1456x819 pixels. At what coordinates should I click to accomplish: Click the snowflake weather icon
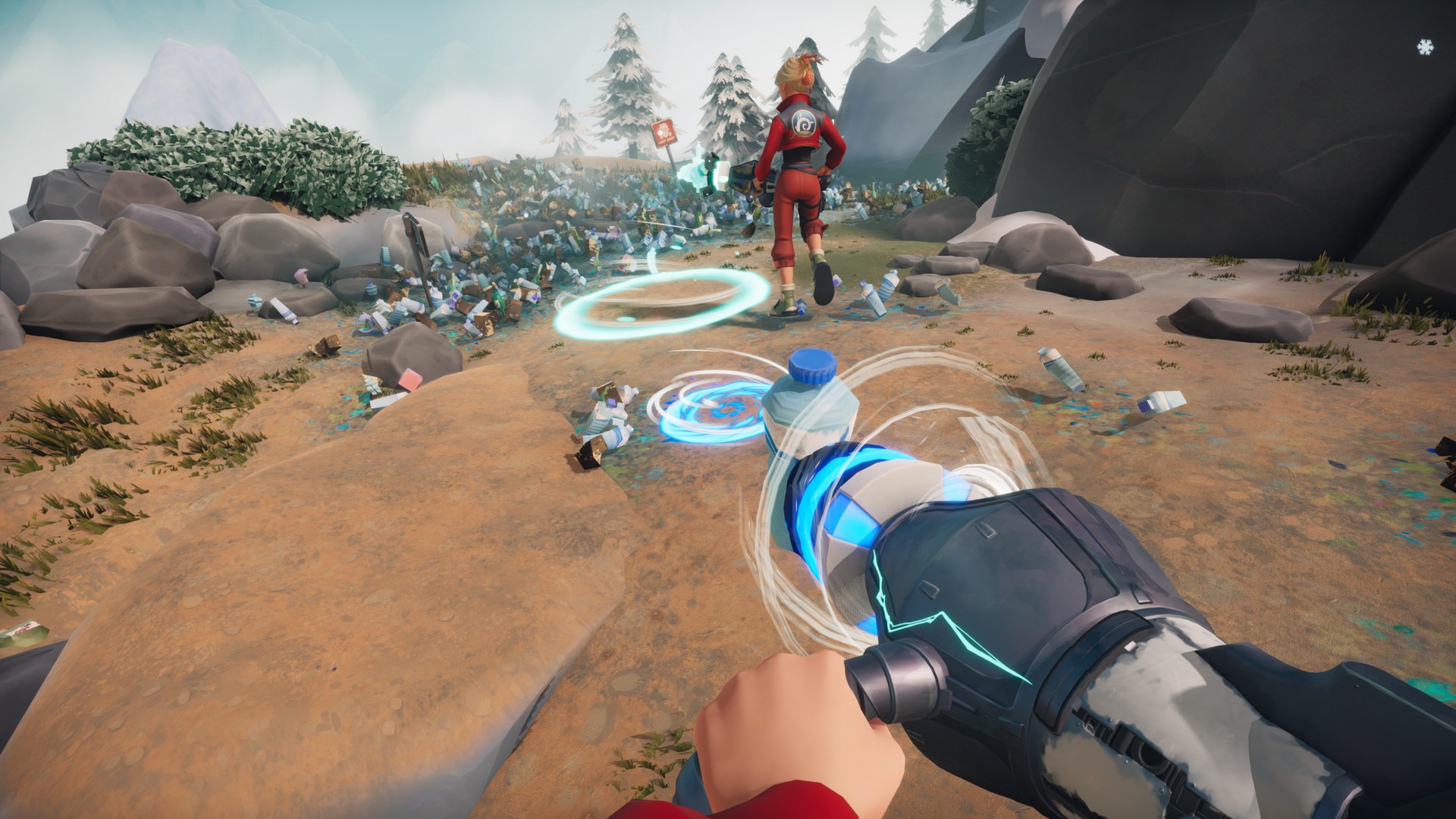coord(1425,47)
